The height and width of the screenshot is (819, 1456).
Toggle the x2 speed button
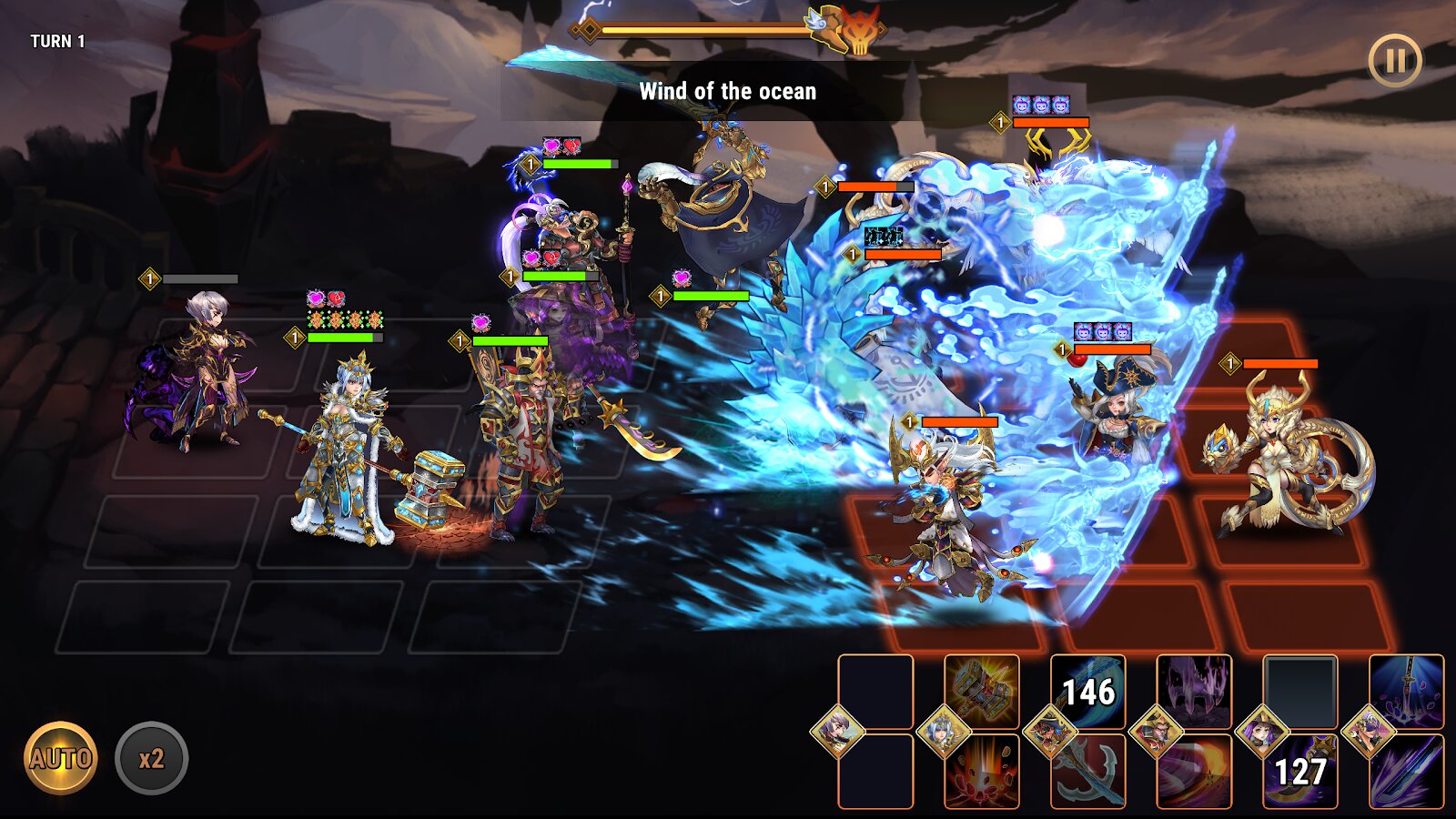(151, 758)
